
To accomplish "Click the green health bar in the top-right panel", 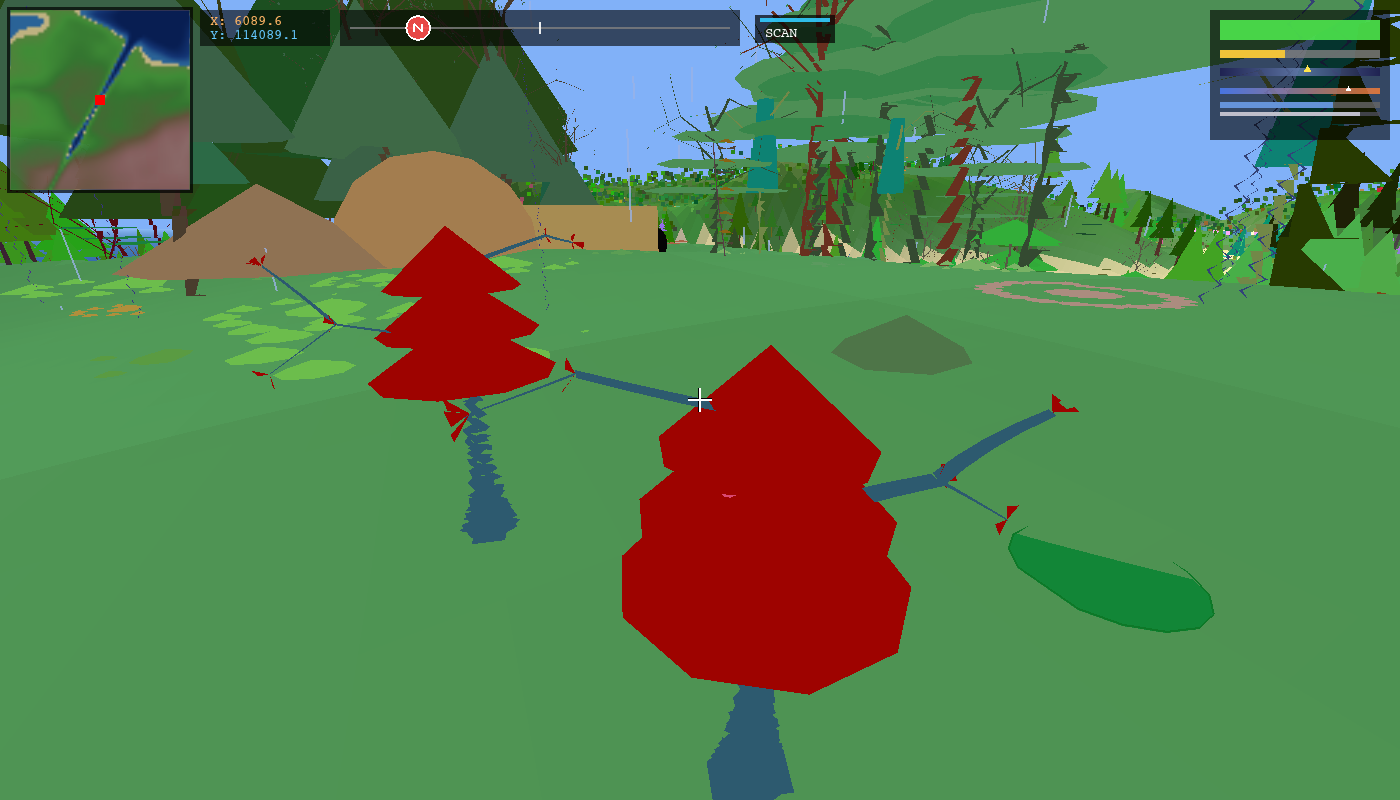I will (x=1300, y=30).
